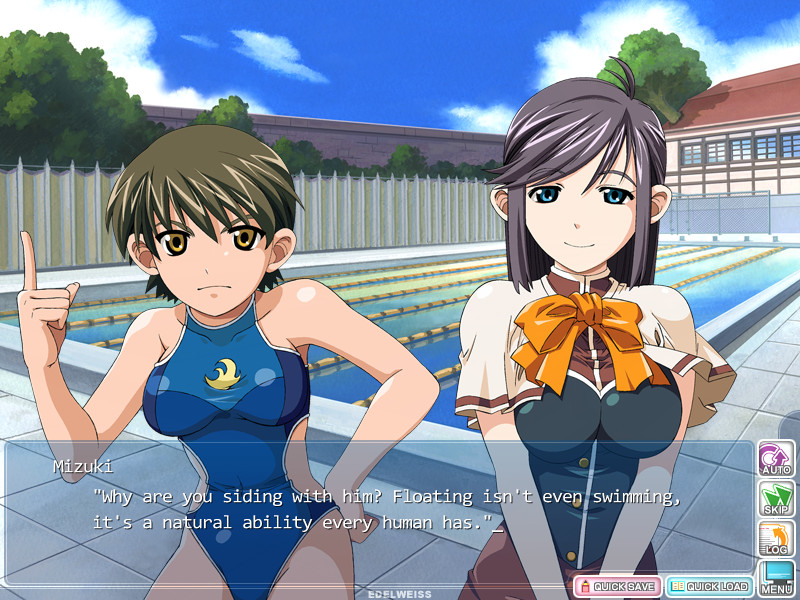800x600 pixels.
Task: Click Quick Save button
Action: click(x=617, y=586)
